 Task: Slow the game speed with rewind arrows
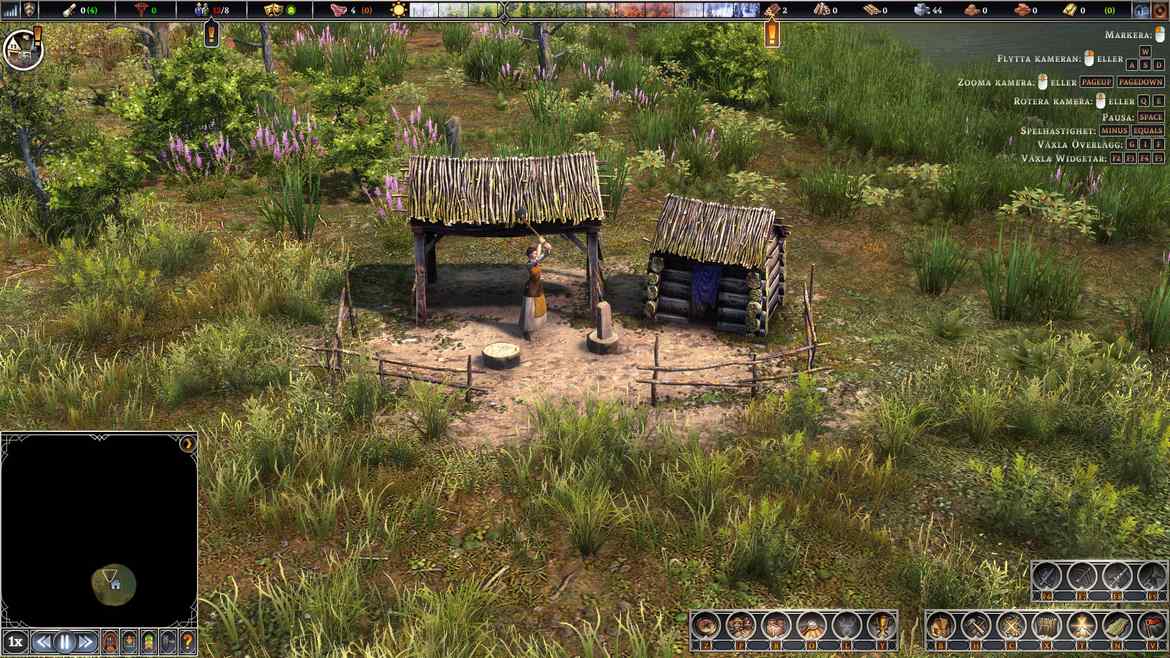[43, 642]
